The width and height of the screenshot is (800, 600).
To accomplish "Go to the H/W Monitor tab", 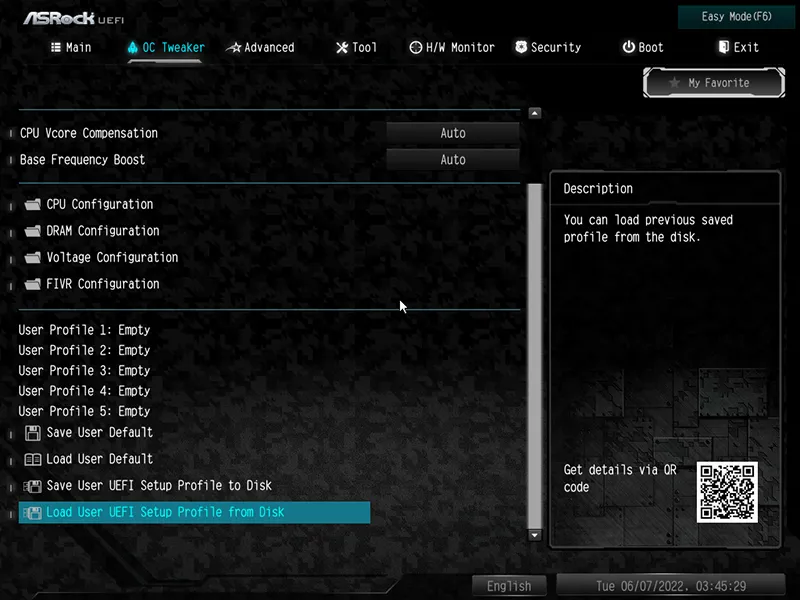I will coord(452,47).
